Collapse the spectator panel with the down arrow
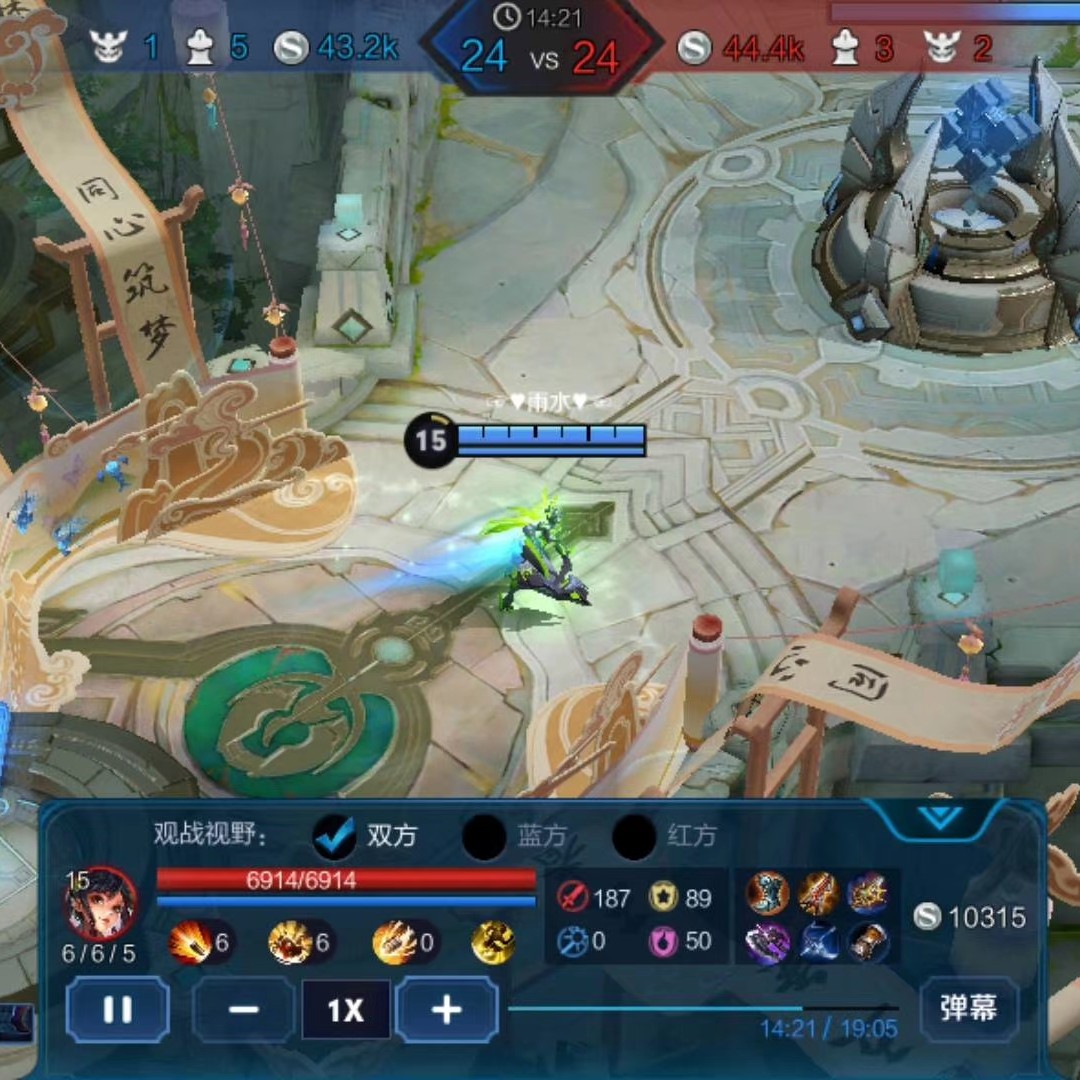This screenshot has height=1080, width=1080. 939,816
